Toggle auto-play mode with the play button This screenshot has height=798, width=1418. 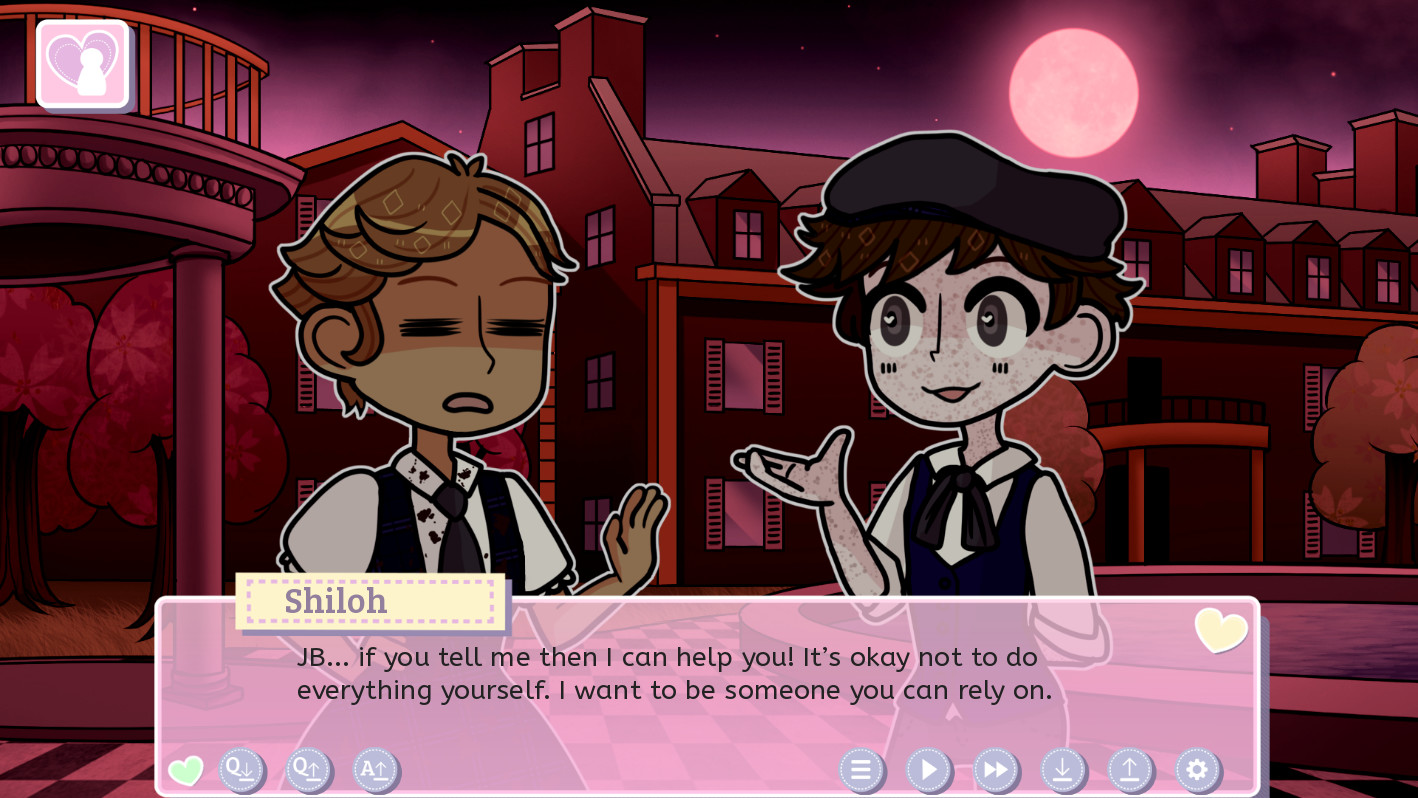coord(928,770)
